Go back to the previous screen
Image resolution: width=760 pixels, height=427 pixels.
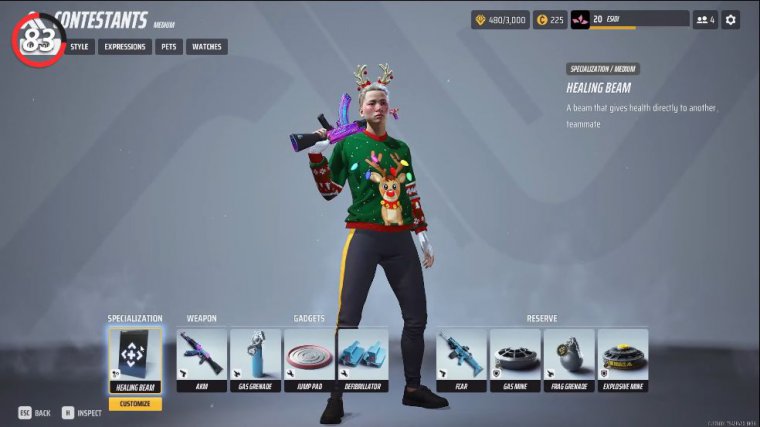(x=33, y=412)
